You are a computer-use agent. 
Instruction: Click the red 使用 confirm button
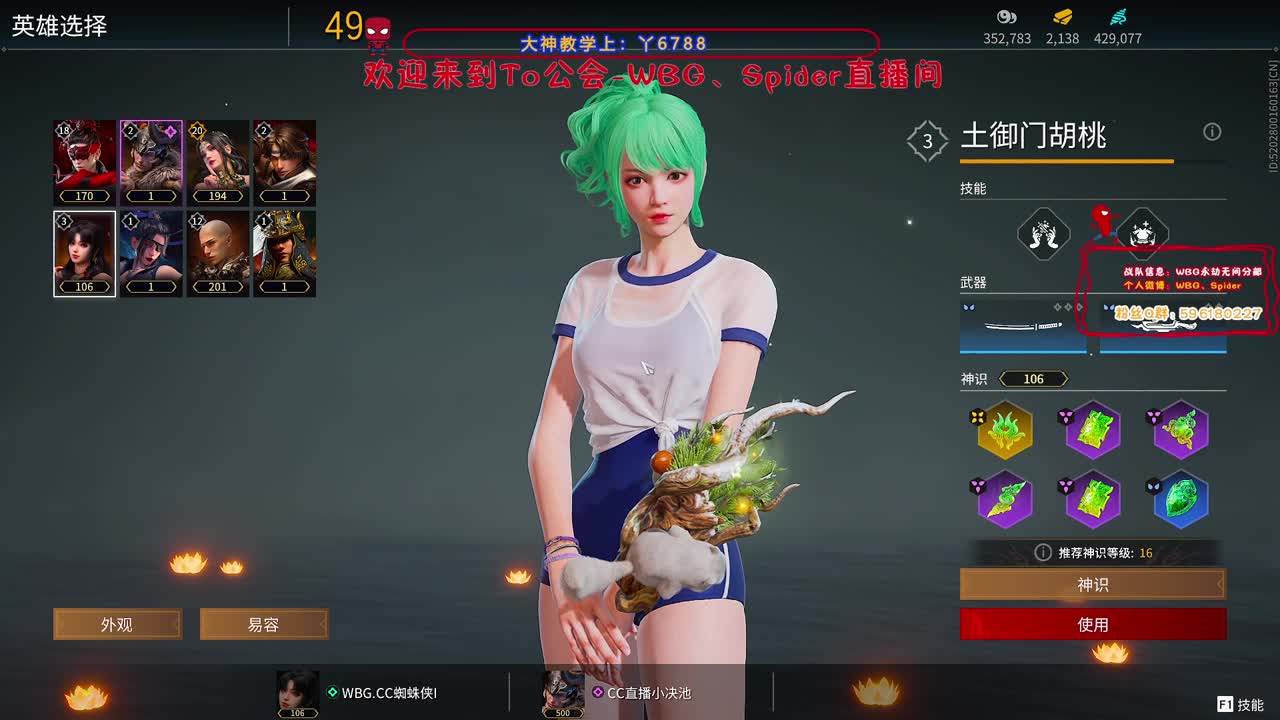tap(1094, 623)
